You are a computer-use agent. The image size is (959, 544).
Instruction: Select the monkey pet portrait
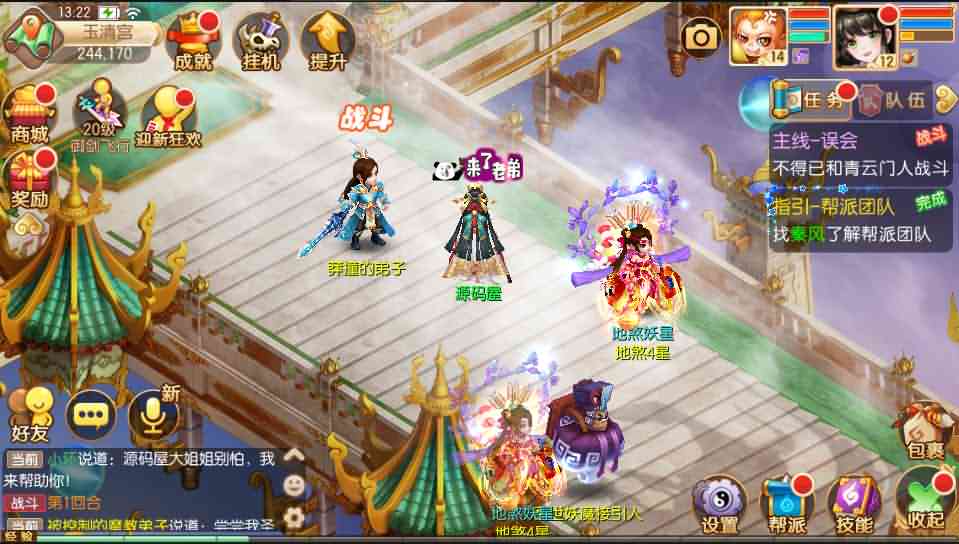[x=757, y=37]
